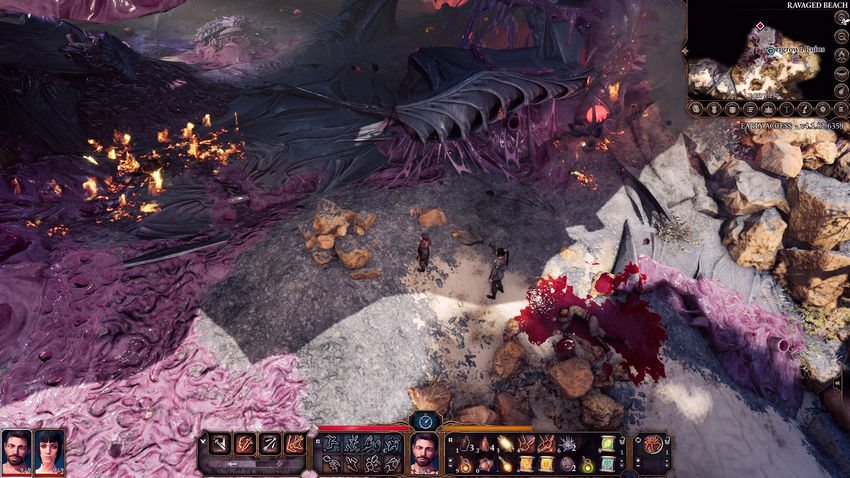Use the cyan glowing scroll on hotbar
The image size is (850, 478).
[x=607, y=464]
